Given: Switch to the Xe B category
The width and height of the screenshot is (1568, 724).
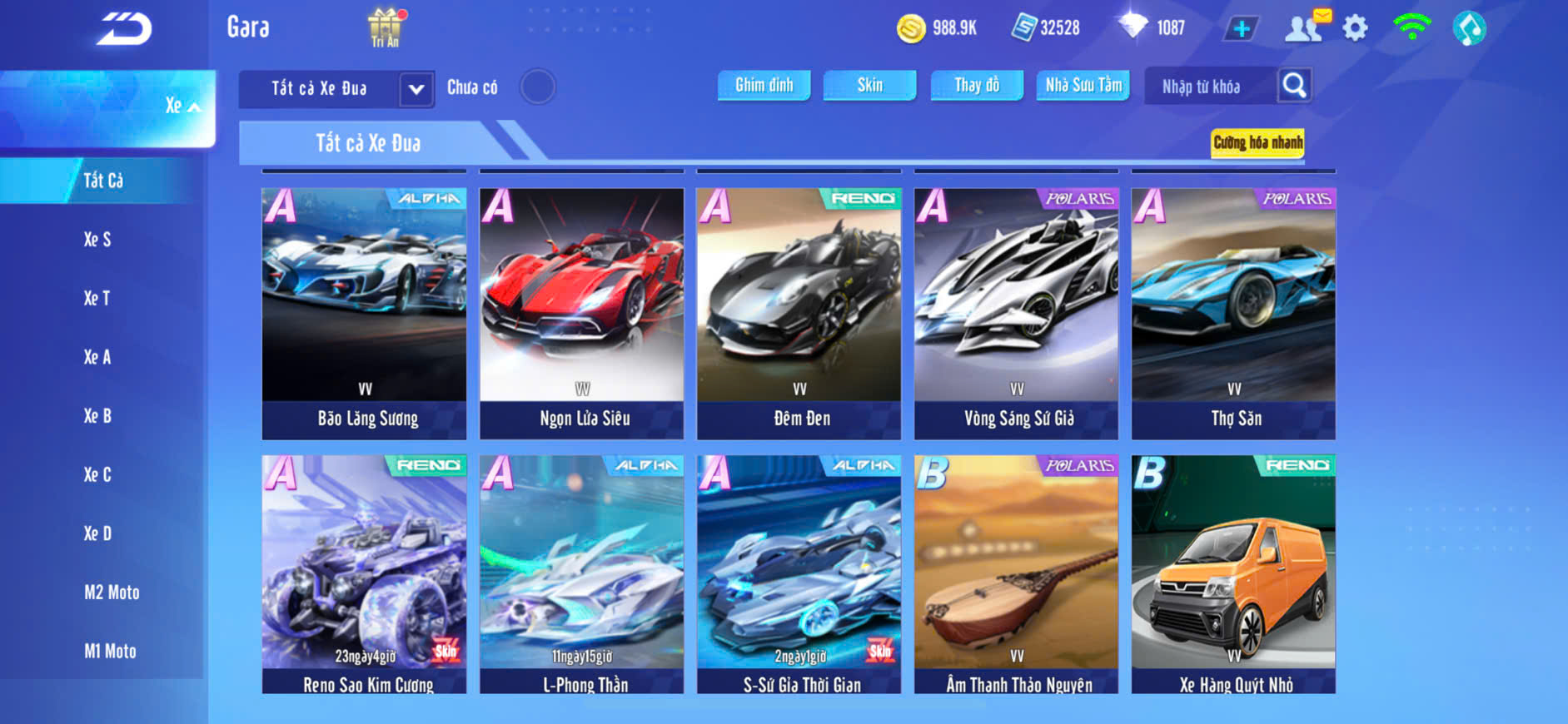Looking at the screenshot, I should tap(97, 416).
